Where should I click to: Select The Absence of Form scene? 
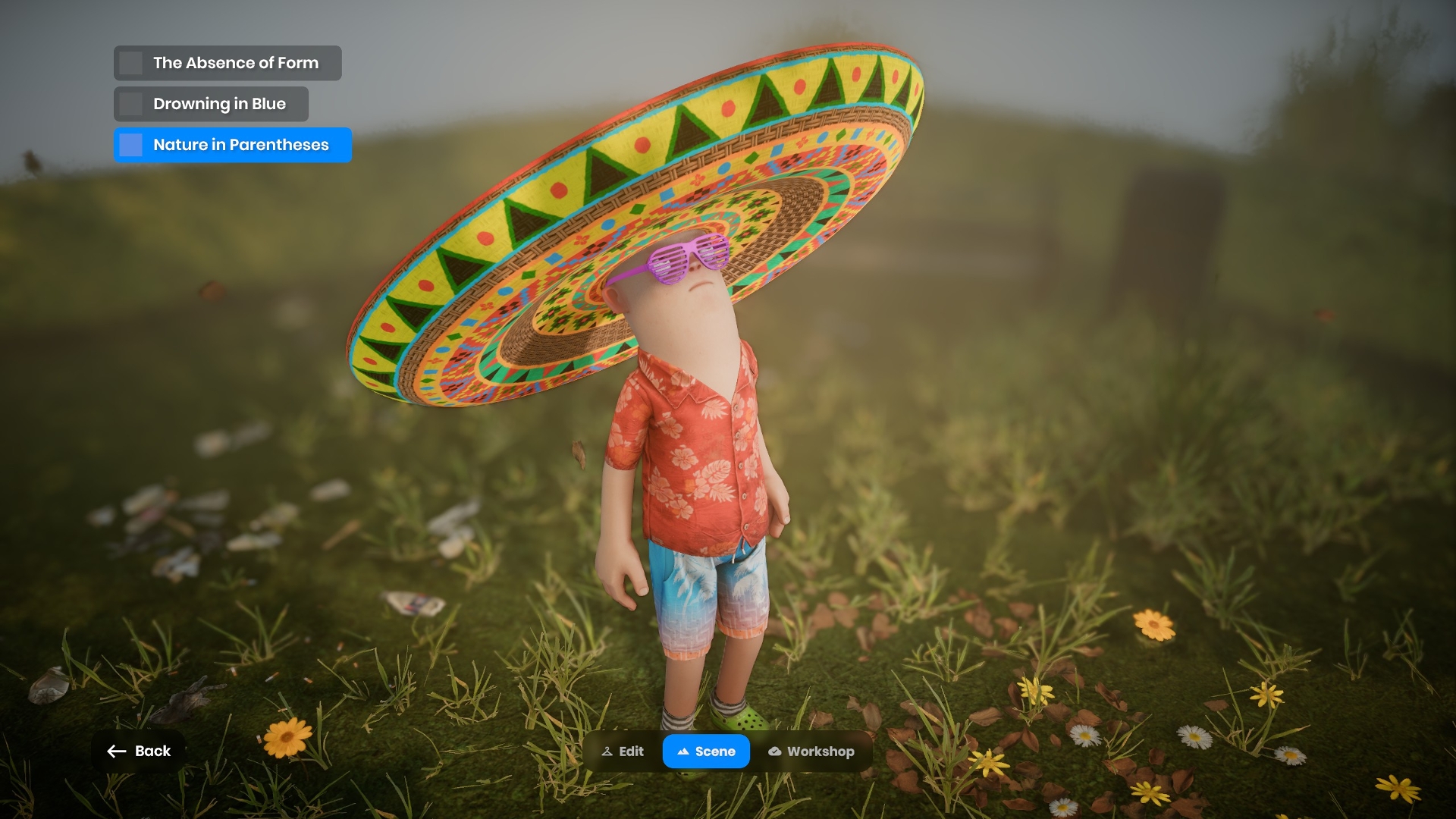tap(227, 63)
